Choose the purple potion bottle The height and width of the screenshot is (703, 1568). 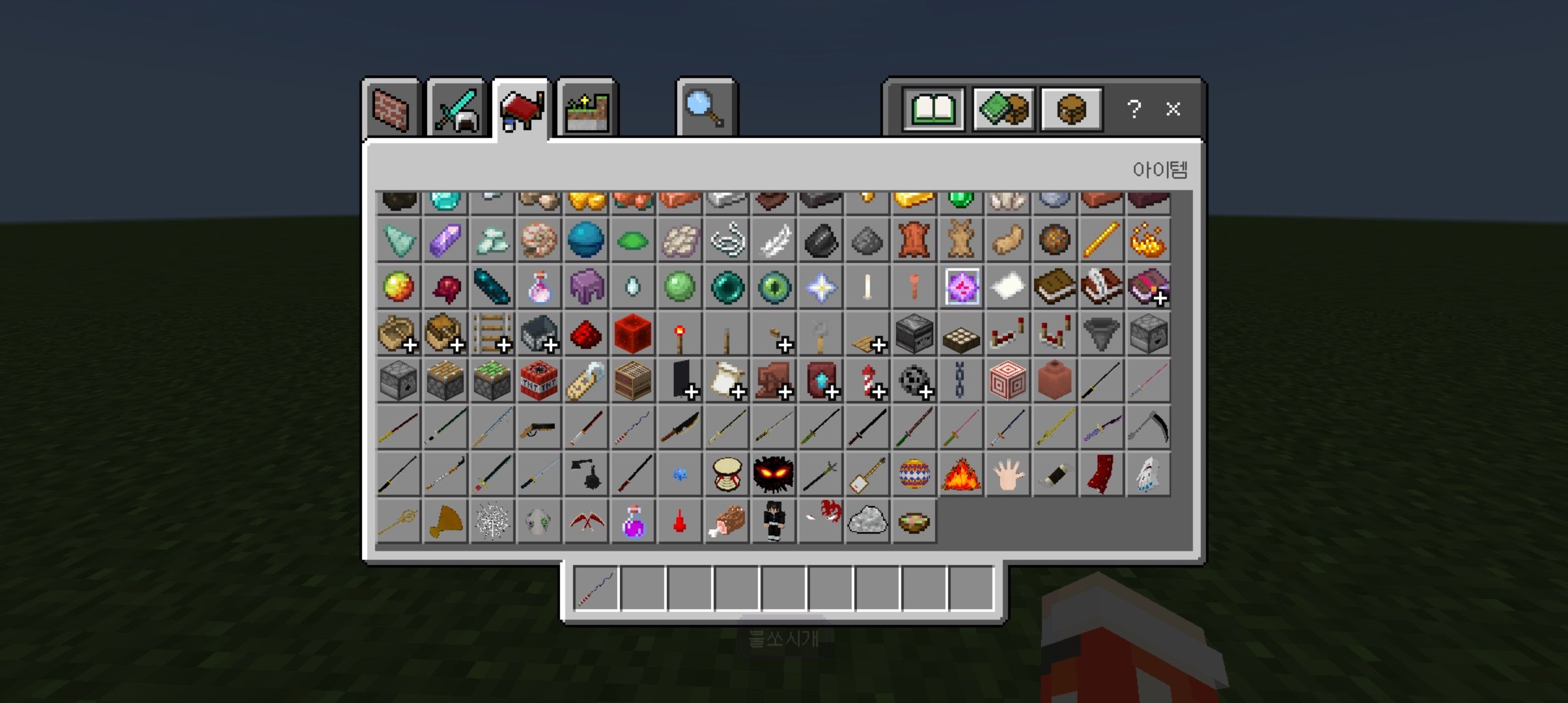point(632,521)
